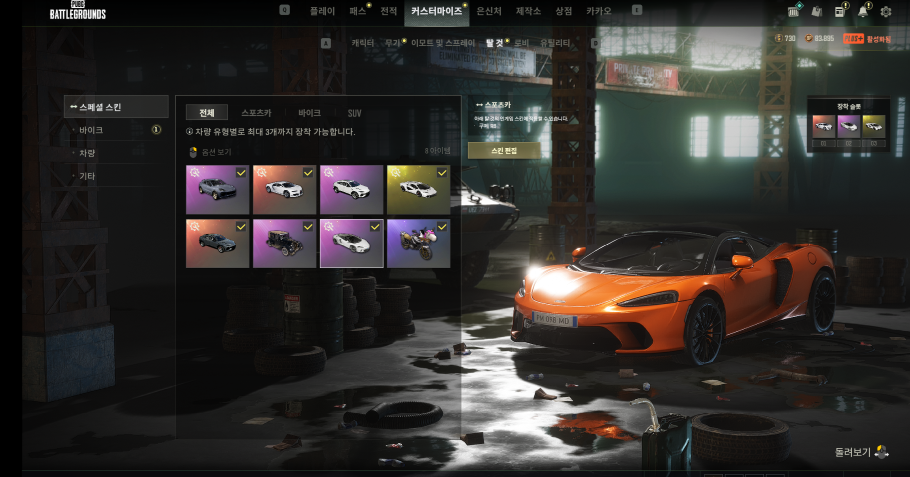This screenshot has height=477, width=910.
Task: Open notifications bell icon
Action: tap(862, 12)
